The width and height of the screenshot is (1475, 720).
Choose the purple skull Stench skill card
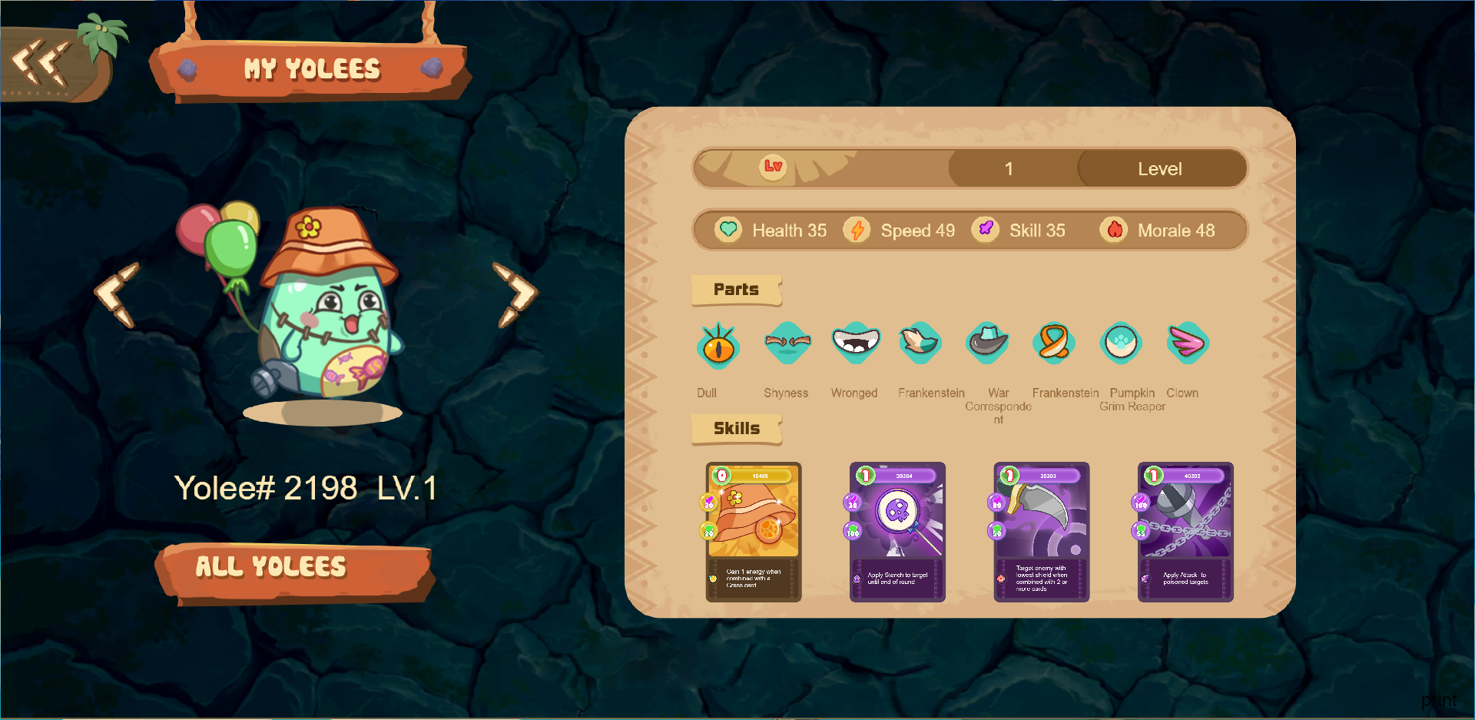coord(897,531)
